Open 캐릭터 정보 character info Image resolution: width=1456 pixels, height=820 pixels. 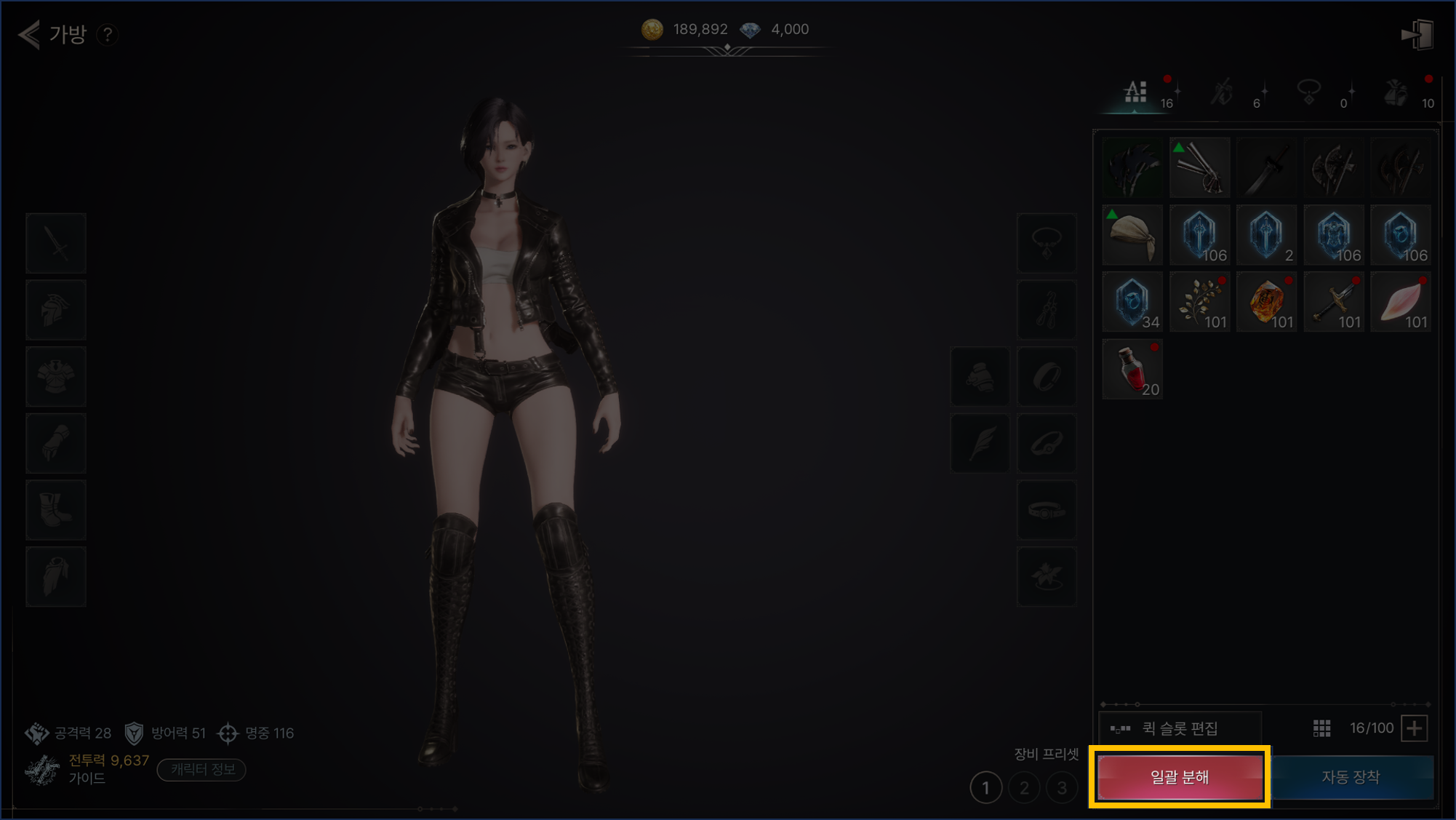pos(201,769)
